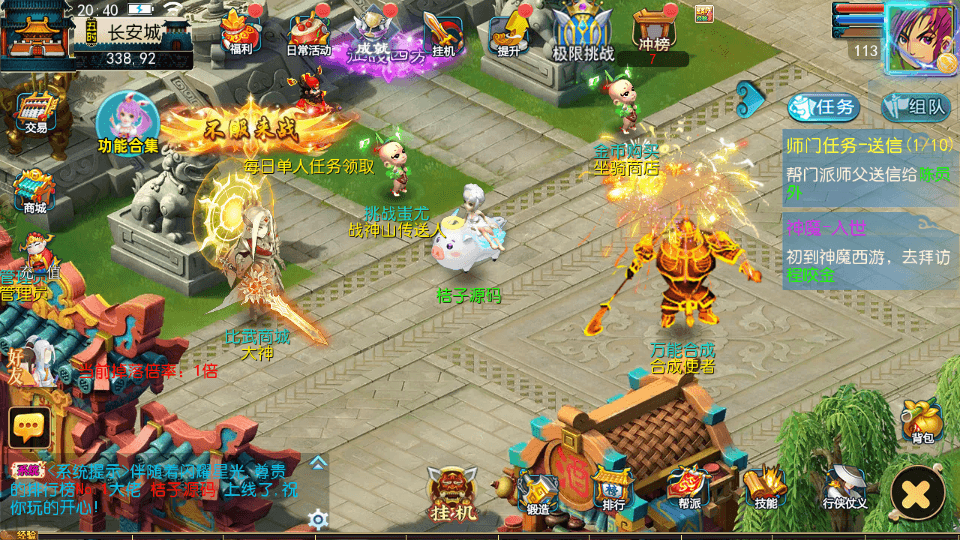This screenshot has width=960, height=540.
Task: Select the 师门任务-送信 quest entry
Action: 868,158
